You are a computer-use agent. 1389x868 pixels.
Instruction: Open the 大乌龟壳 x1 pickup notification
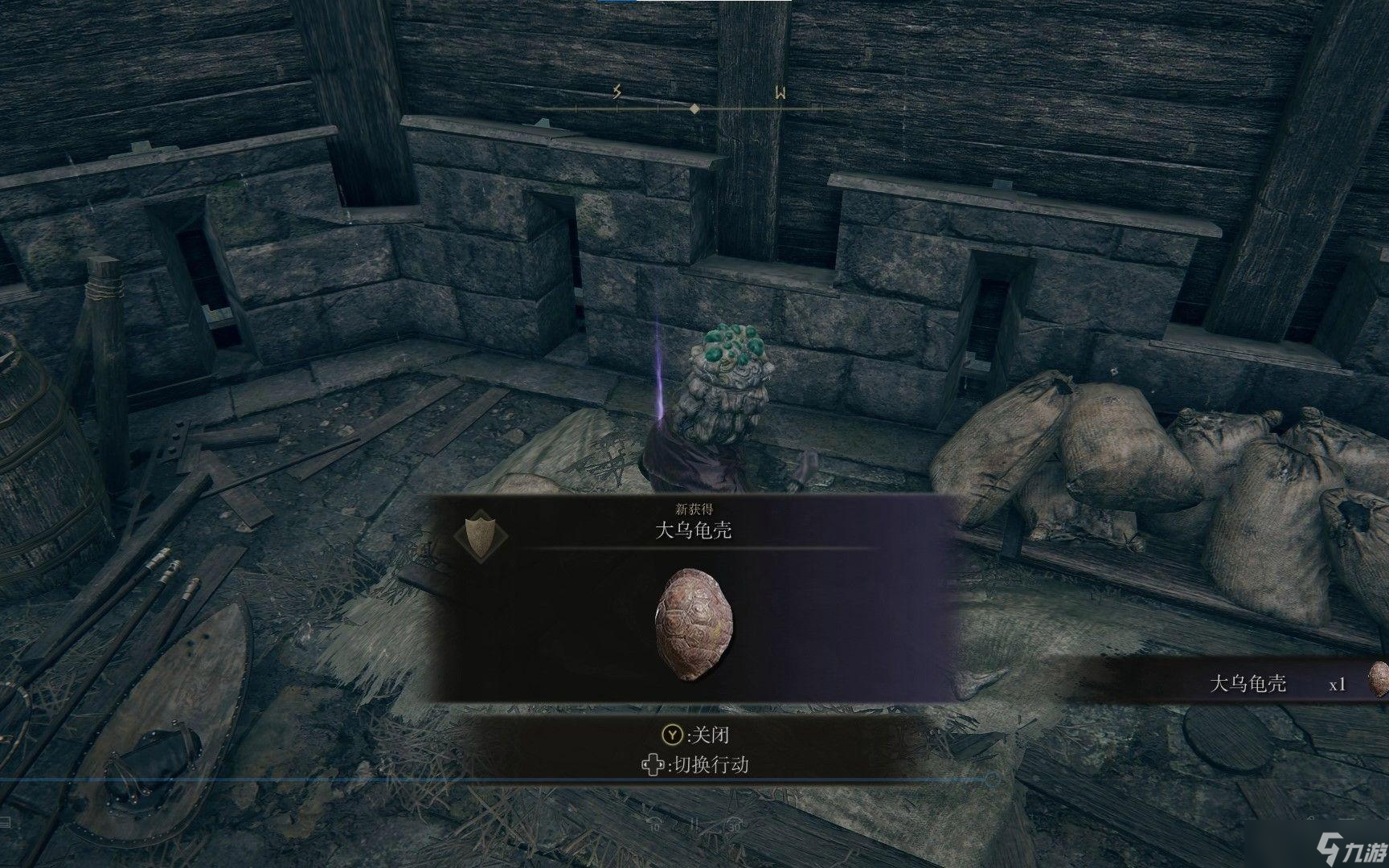coord(1278,683)
